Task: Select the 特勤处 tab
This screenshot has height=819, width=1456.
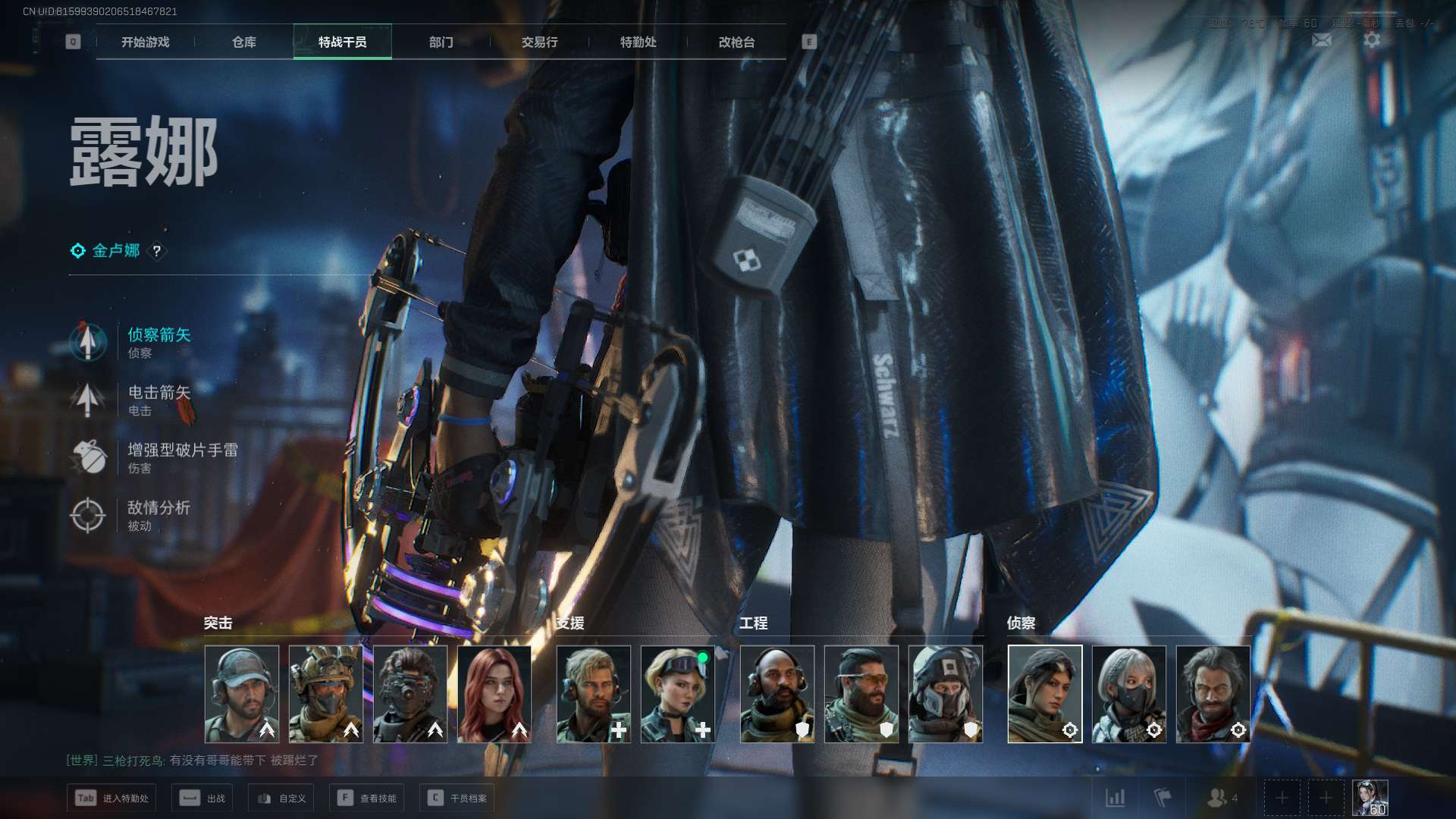Action: 638,42
